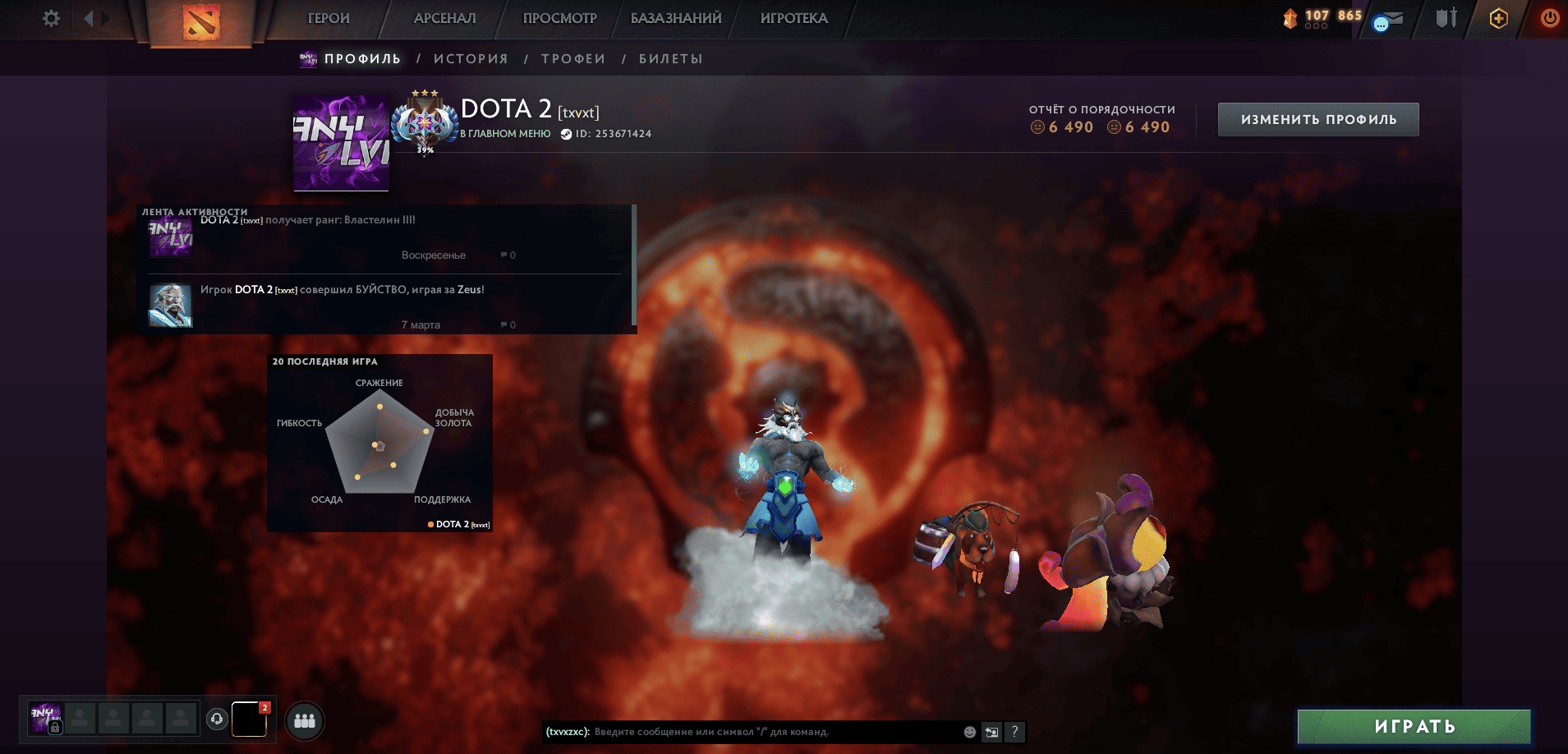Screen dimensions: 1568x754
Task: Open Dota Plus hexagon plus icon
Action: click(x=1498, y=17)
